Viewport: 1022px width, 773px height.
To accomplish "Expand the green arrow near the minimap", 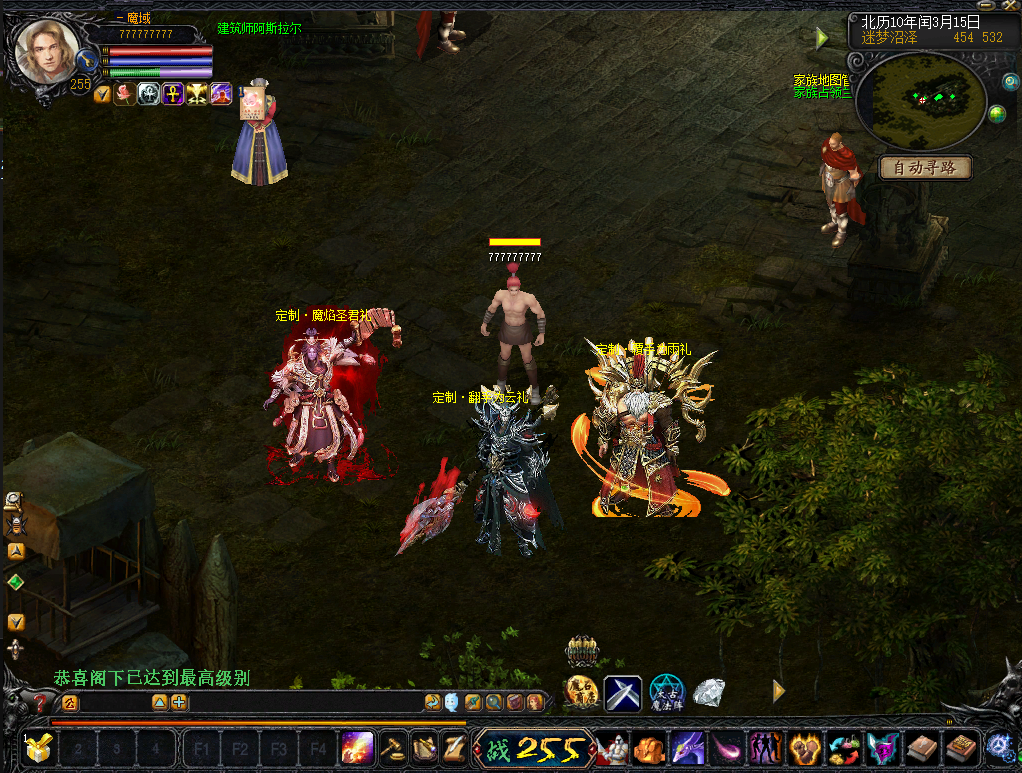I will pyautogui.click(x=822, y=39).
